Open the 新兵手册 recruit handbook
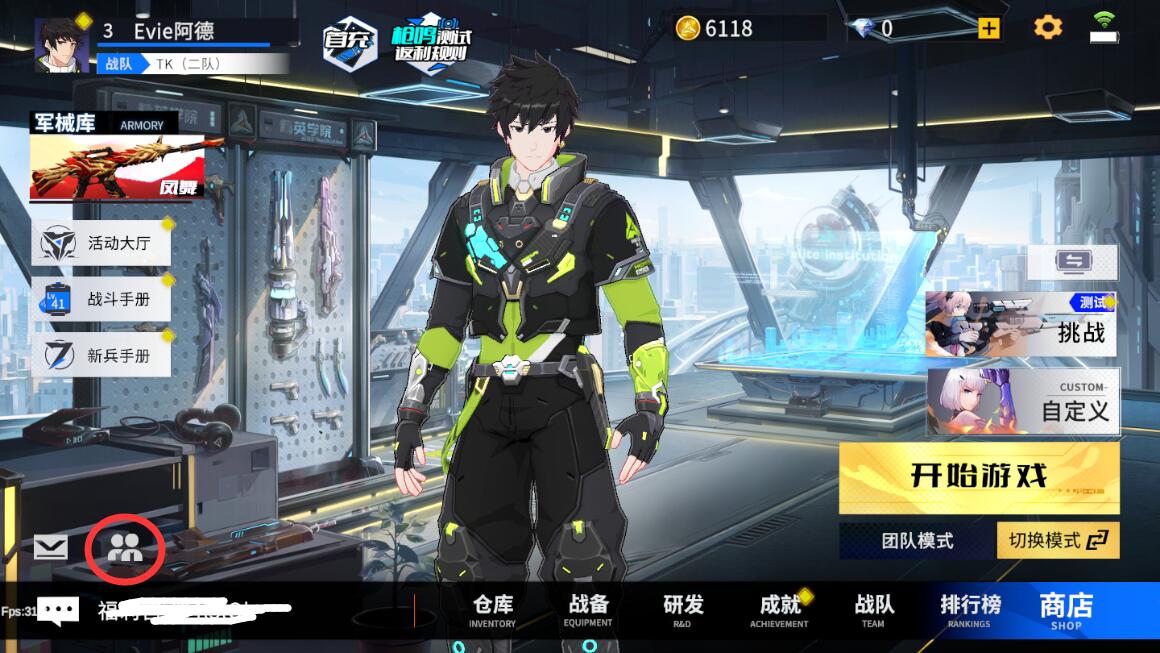The image size is (1160, 653). (x=101, y=355)
